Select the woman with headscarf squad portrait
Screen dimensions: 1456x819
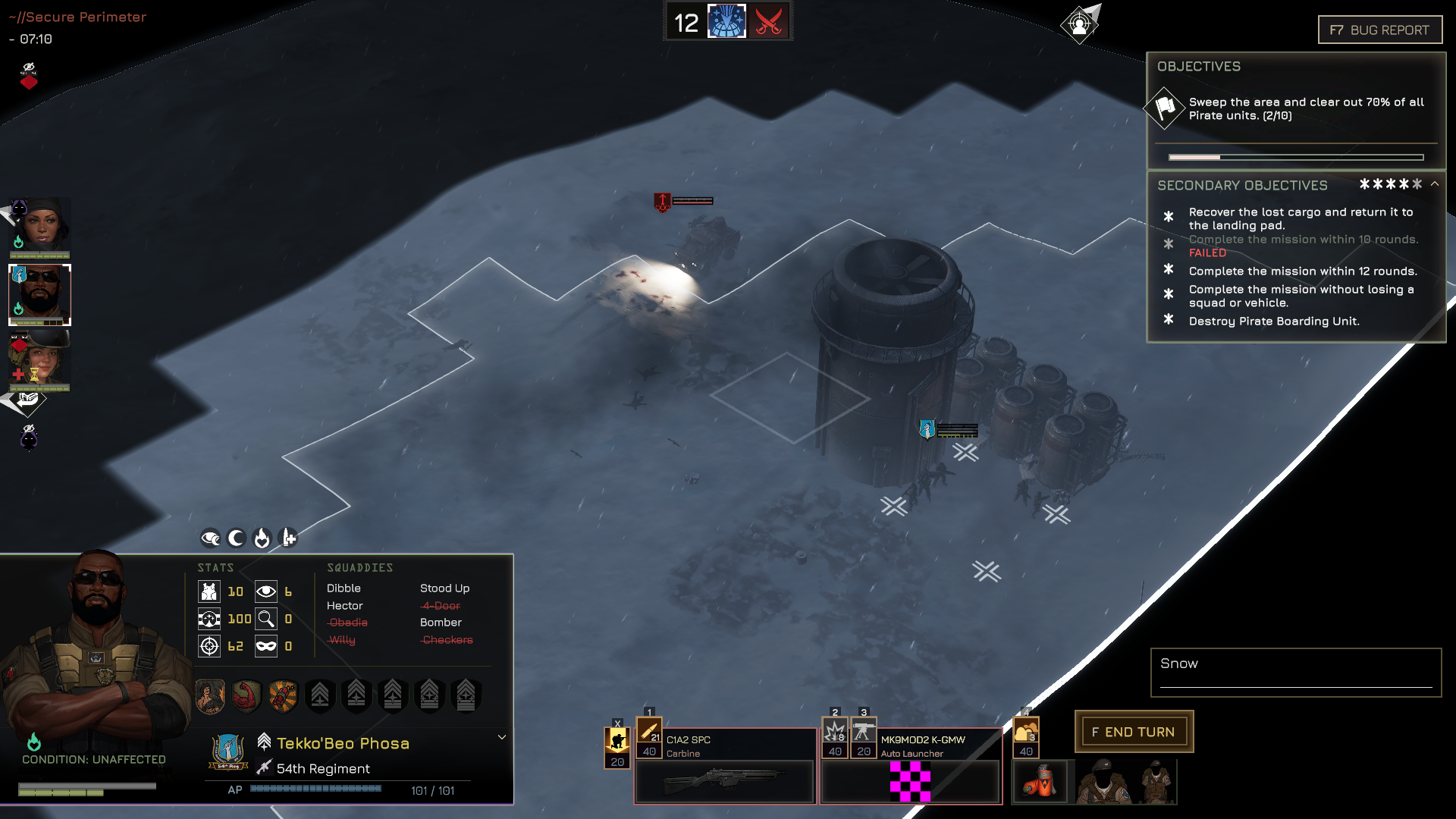40,225
